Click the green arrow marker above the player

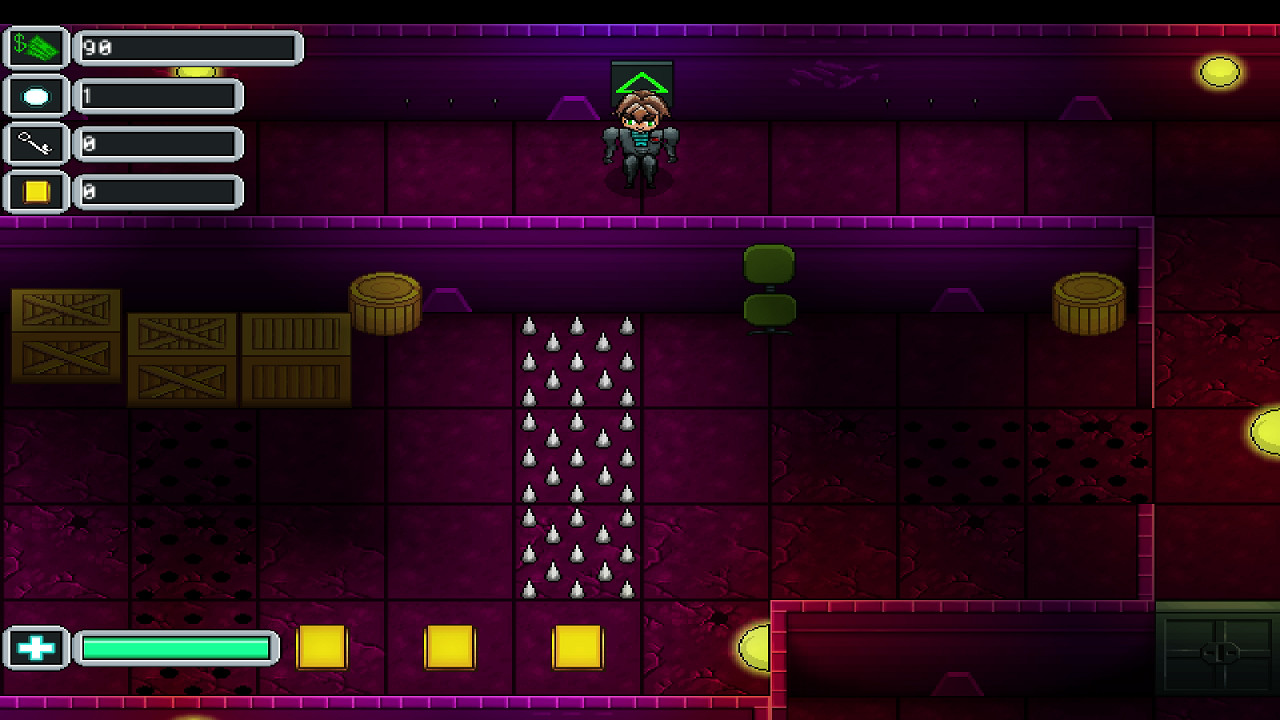(x=641, y=80)
